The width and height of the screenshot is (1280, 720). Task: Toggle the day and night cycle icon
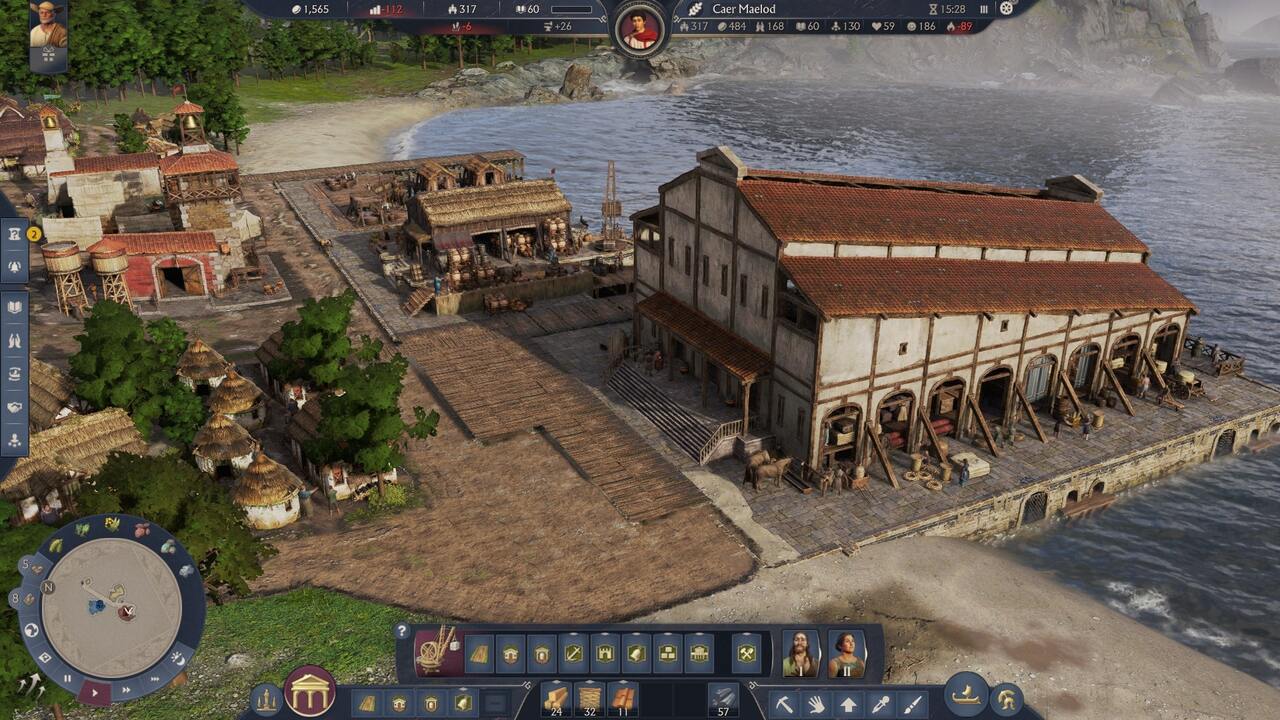(179, 658)
